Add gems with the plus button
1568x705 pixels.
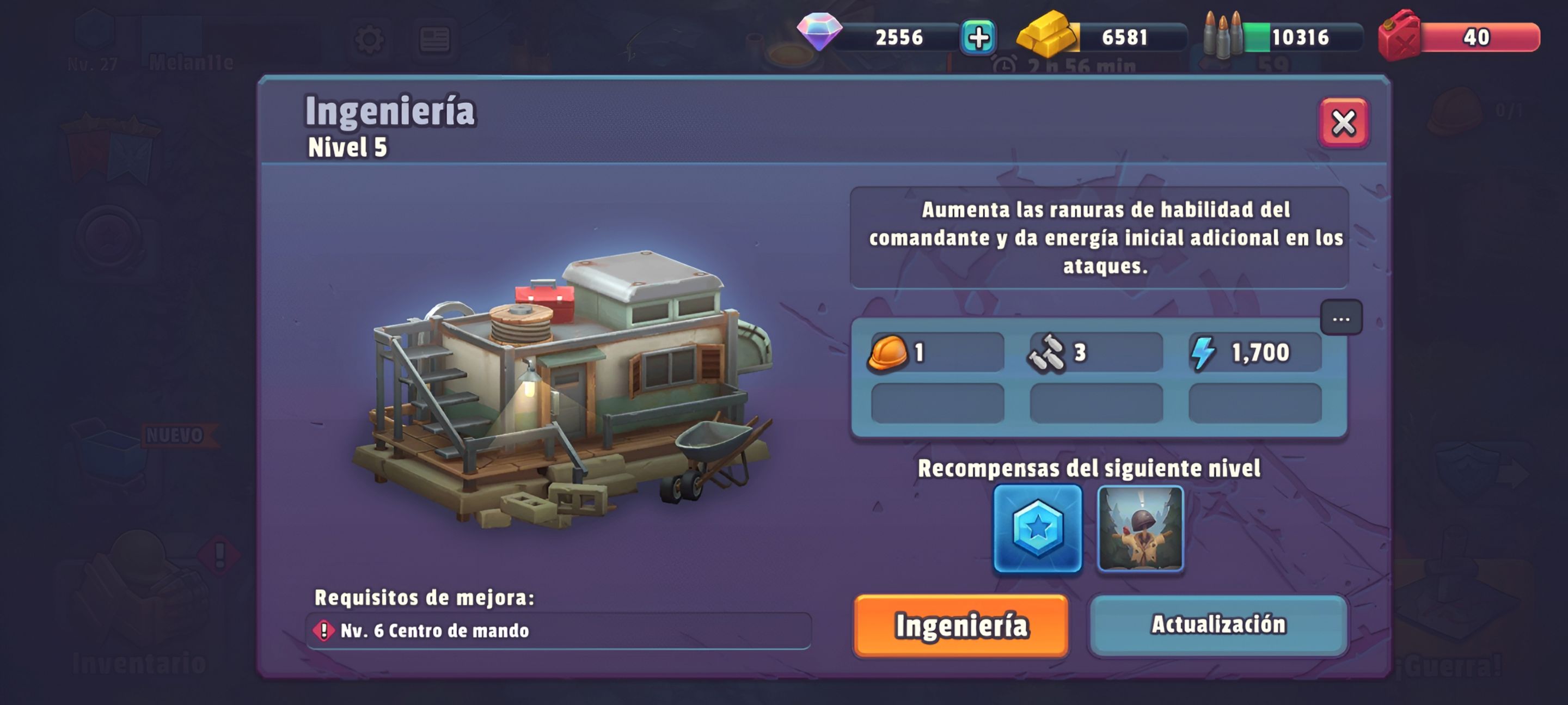(x=978, y=38)
